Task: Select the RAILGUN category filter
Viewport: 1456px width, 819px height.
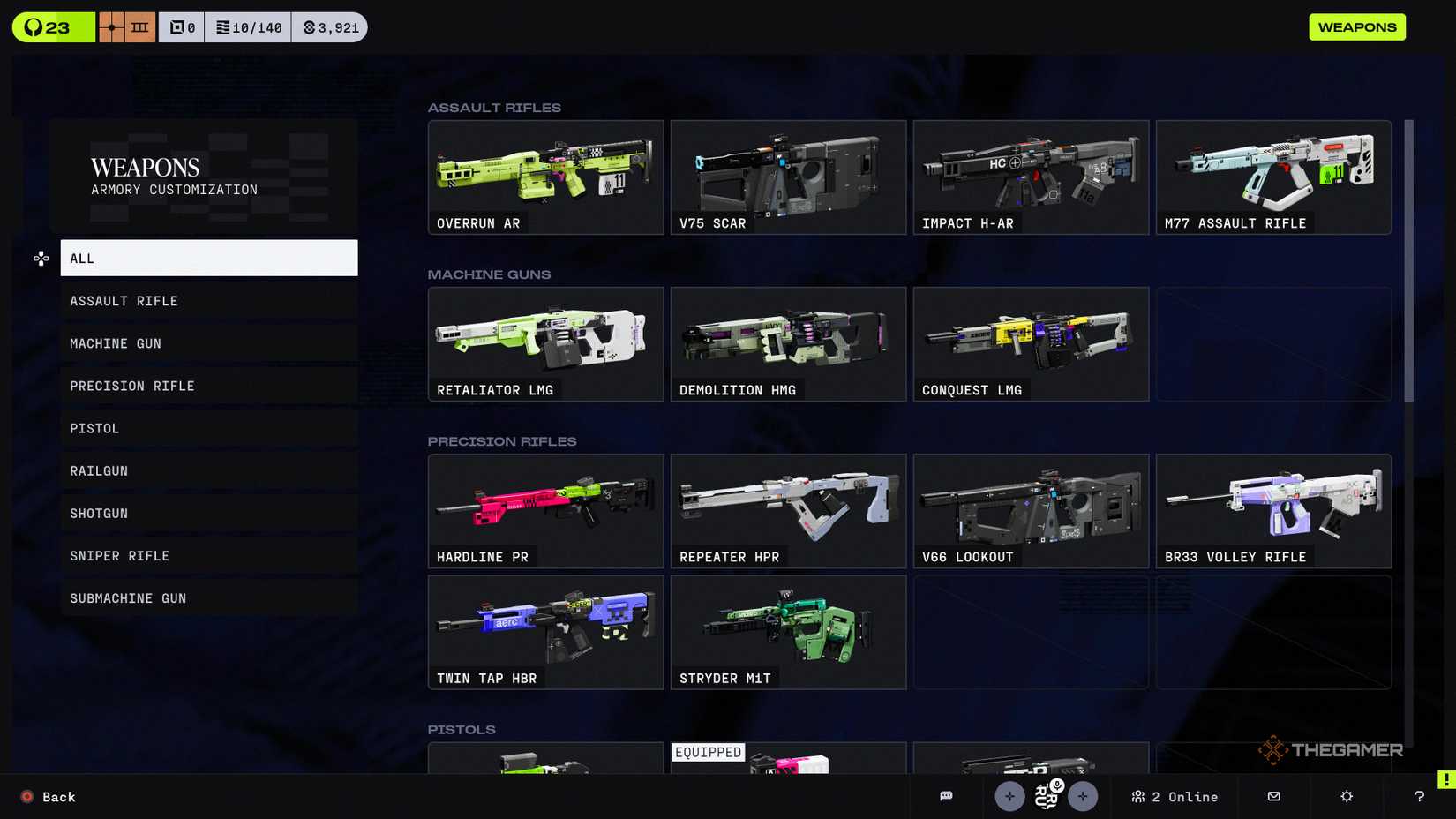Action: (x=208, y=470)
